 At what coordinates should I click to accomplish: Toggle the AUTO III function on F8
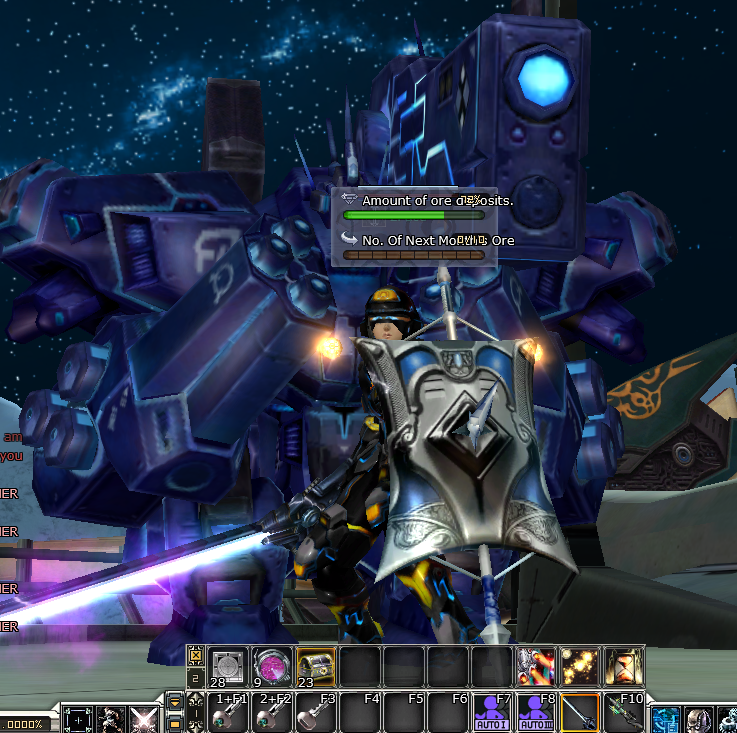pos(536,712)
